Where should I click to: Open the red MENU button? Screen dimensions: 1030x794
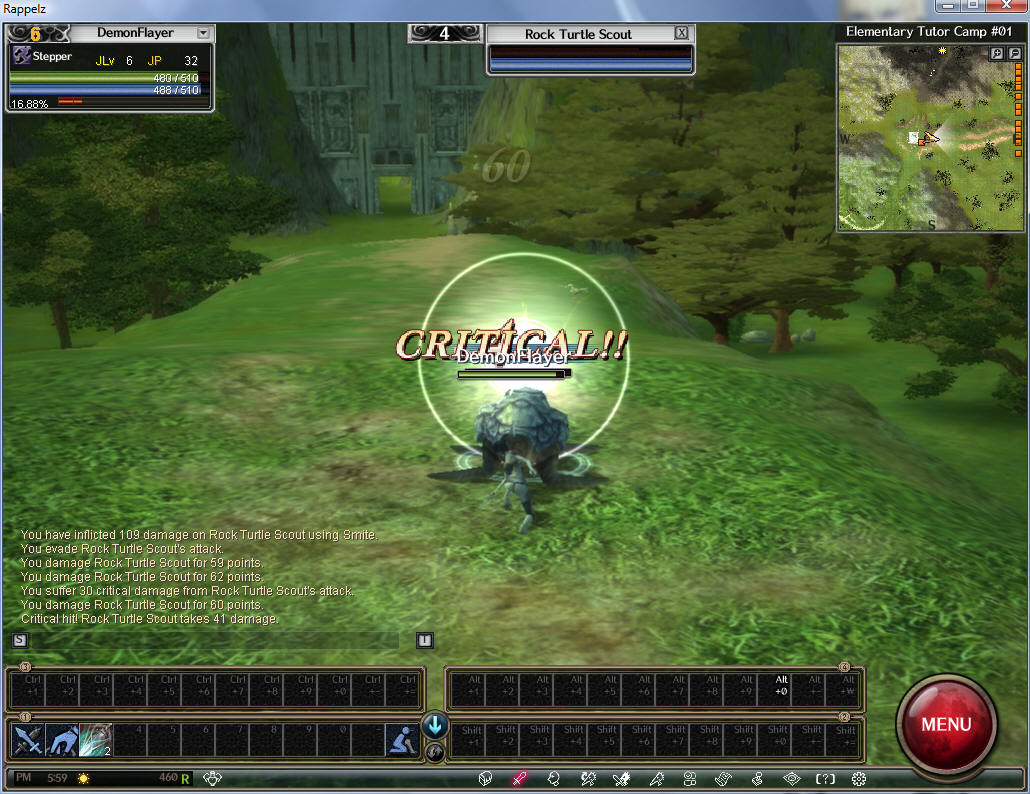point(945,723)
